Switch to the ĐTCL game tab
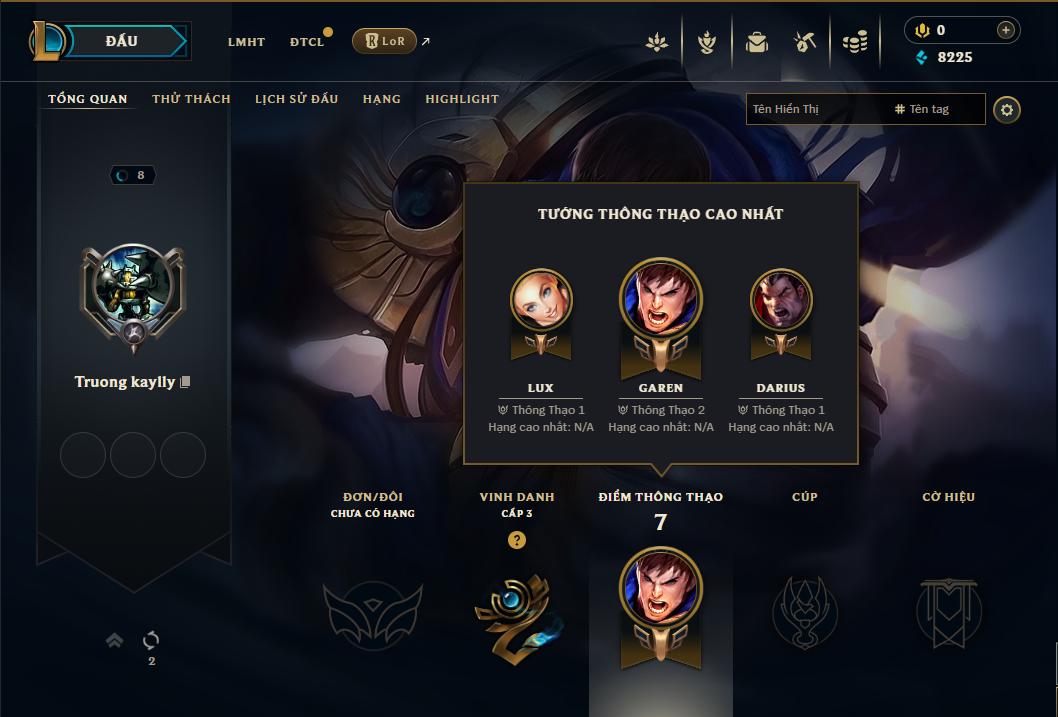The width and height of the screenshot is (1058, 717). click(x=307, y=42)
